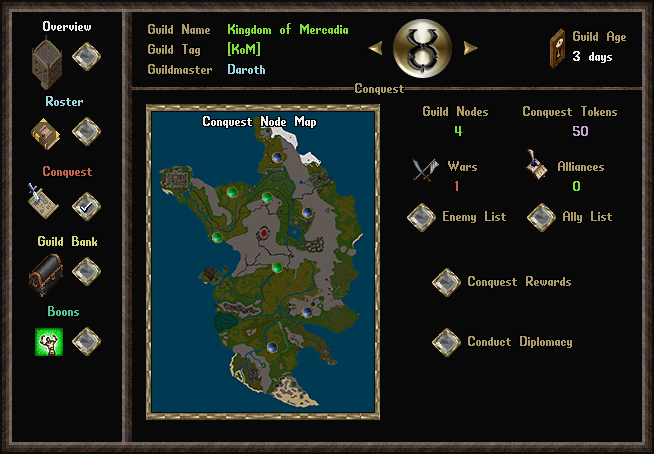
Task: Switch to the Roster page gem button
Action: point(86,130)
